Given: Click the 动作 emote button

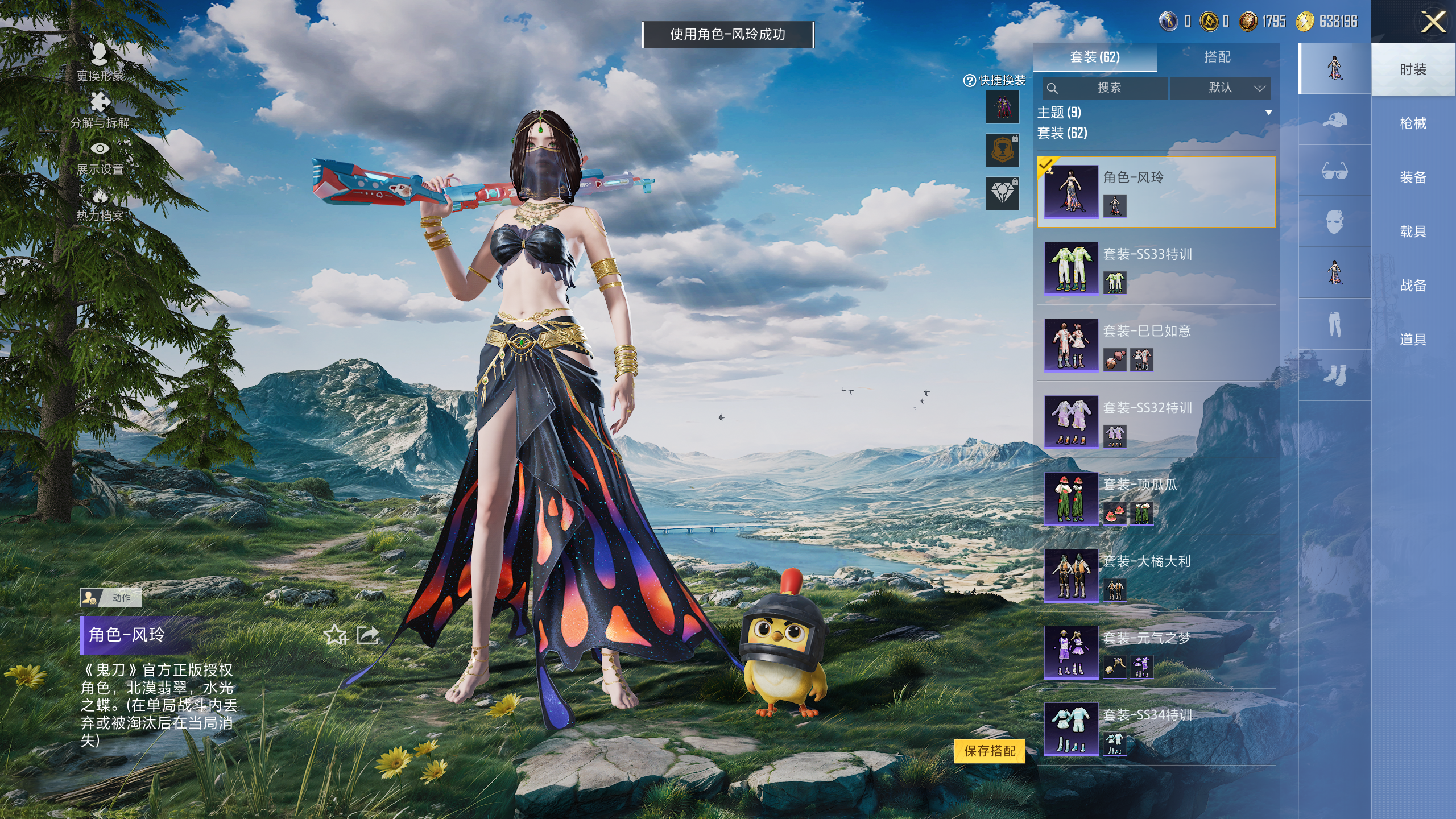Looking at the screenshot, I should 111,598.
